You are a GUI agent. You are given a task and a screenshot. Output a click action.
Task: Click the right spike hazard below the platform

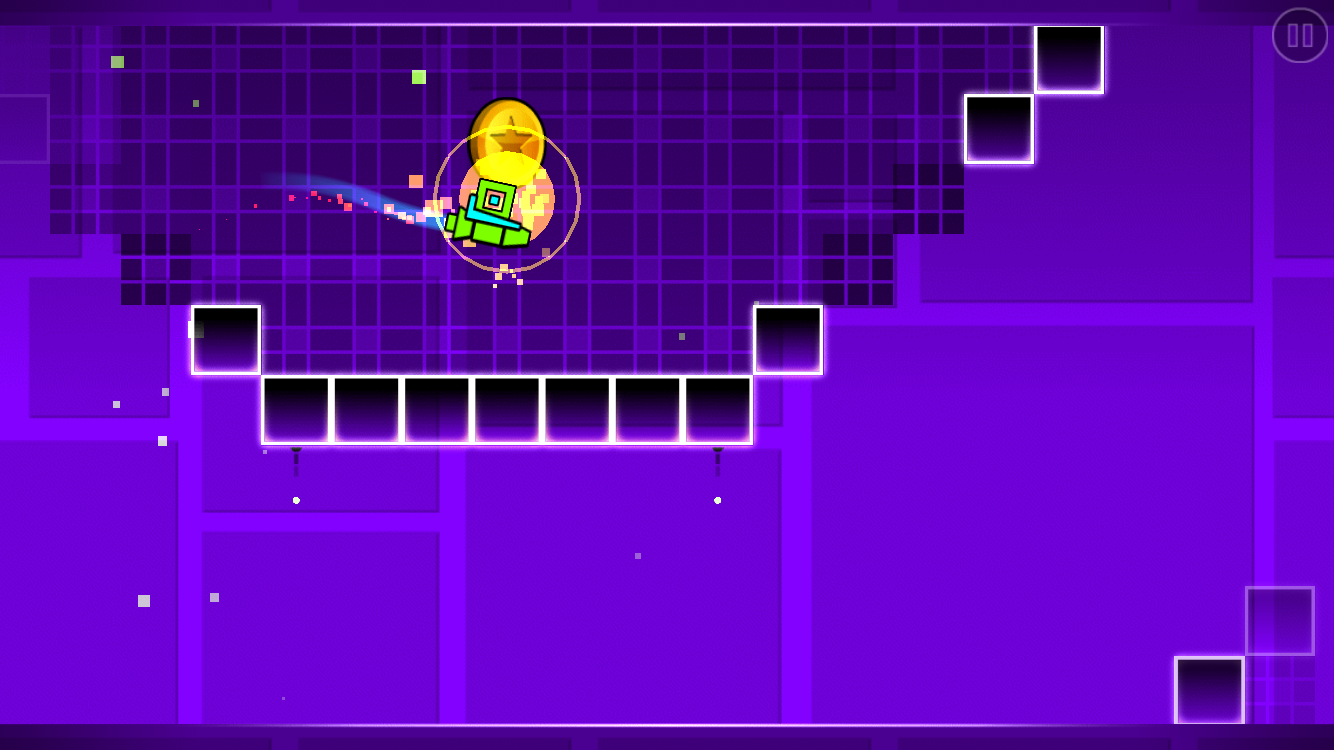pos(718,458)
